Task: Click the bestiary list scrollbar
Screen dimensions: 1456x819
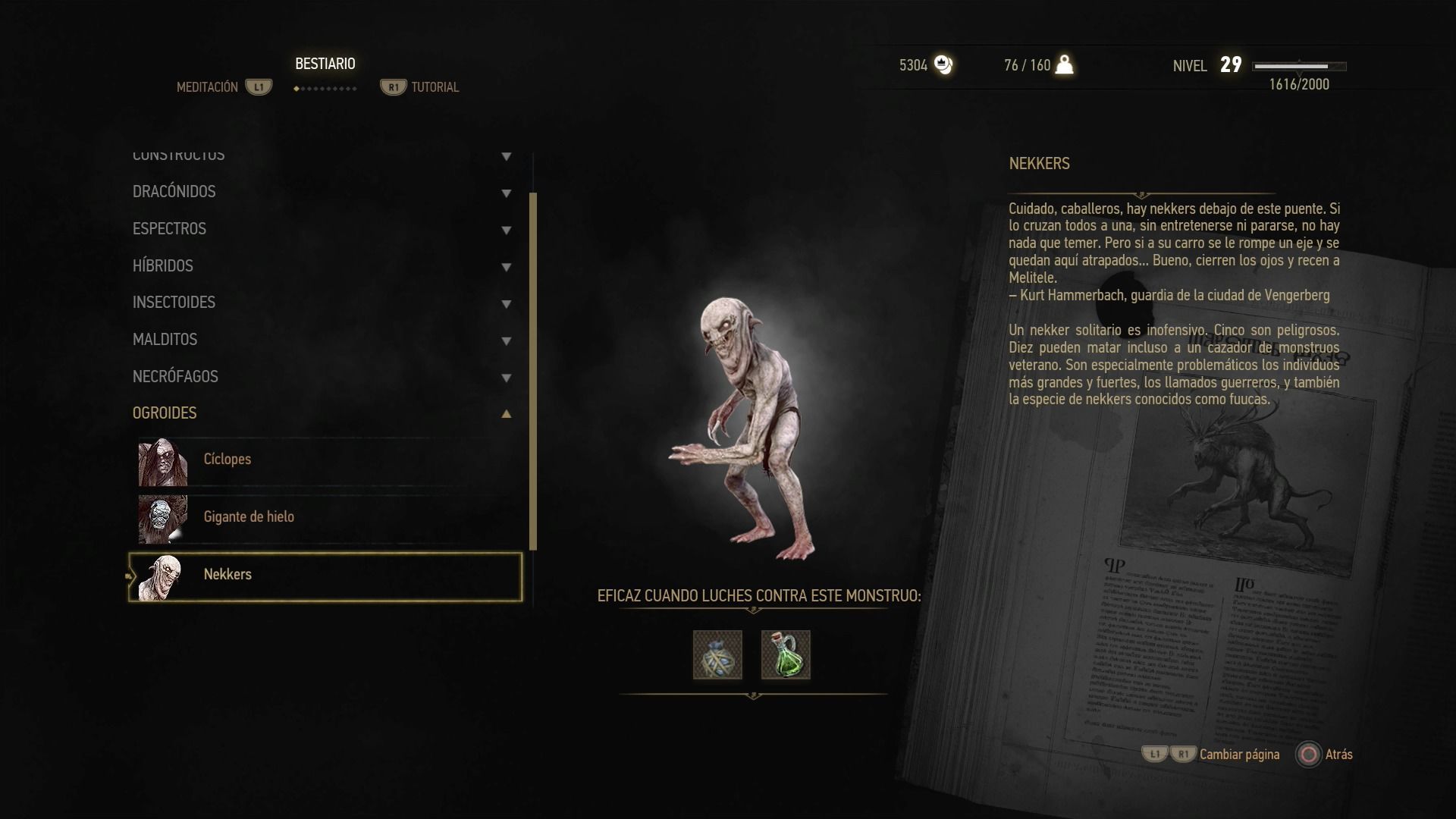Action: [x=533, y=372]
